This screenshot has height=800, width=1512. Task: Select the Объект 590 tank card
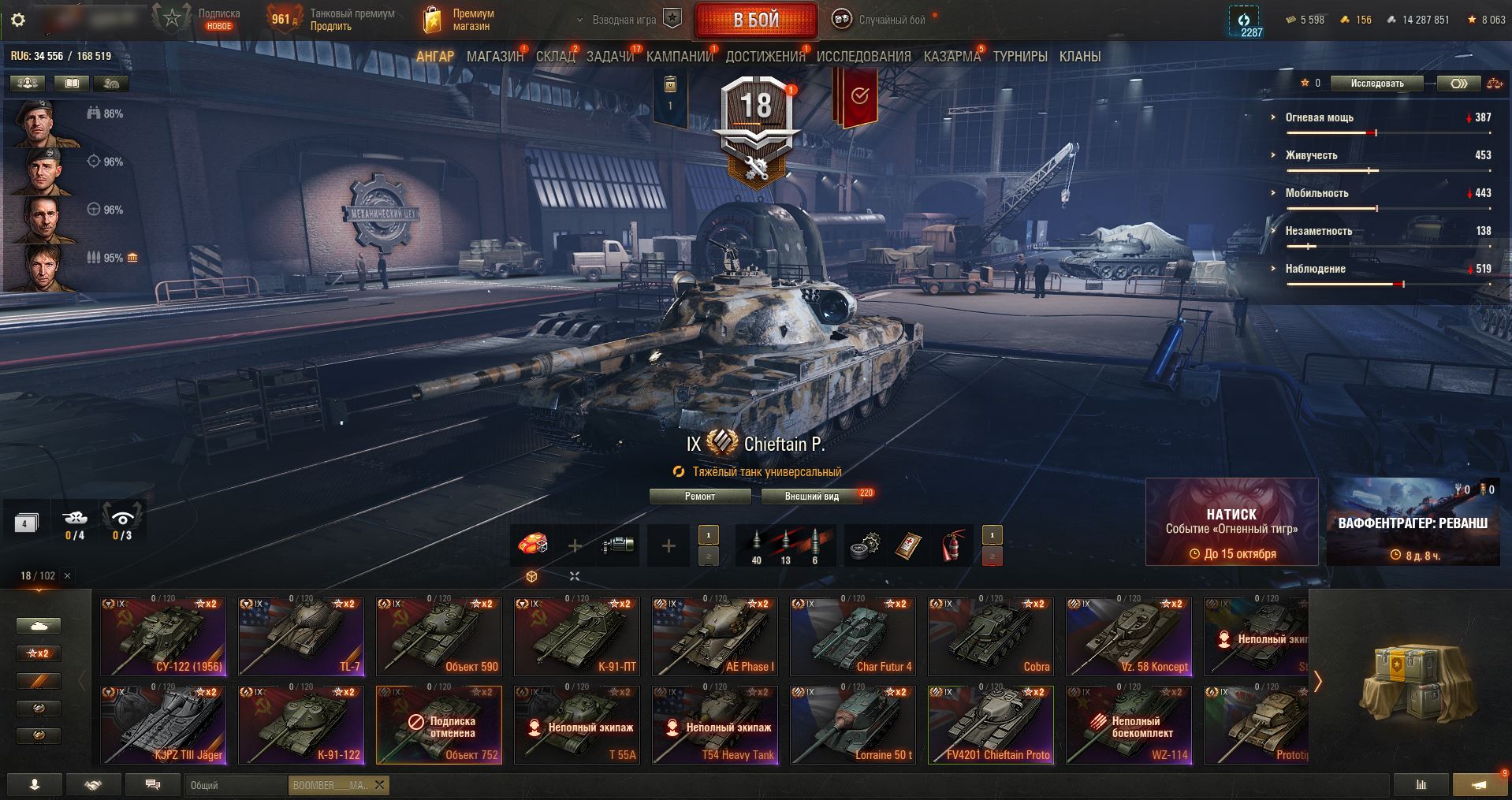438,637
